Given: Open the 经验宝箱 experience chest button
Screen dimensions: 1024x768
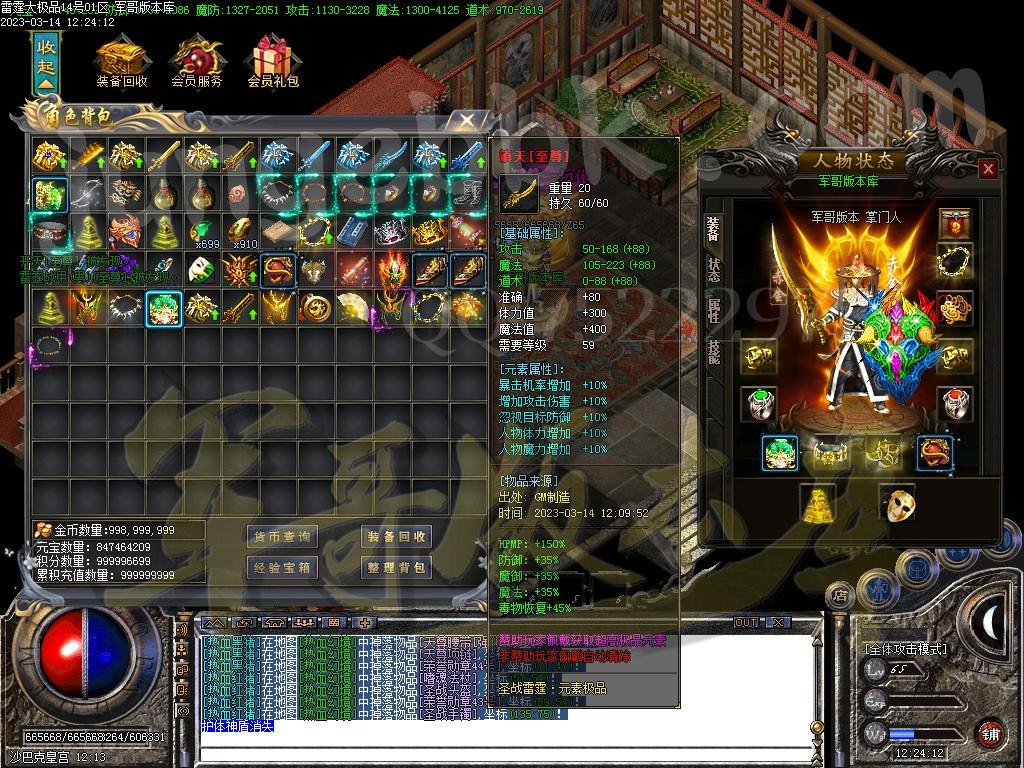Looking at the screenshot, I should click(x=283, y=568).
